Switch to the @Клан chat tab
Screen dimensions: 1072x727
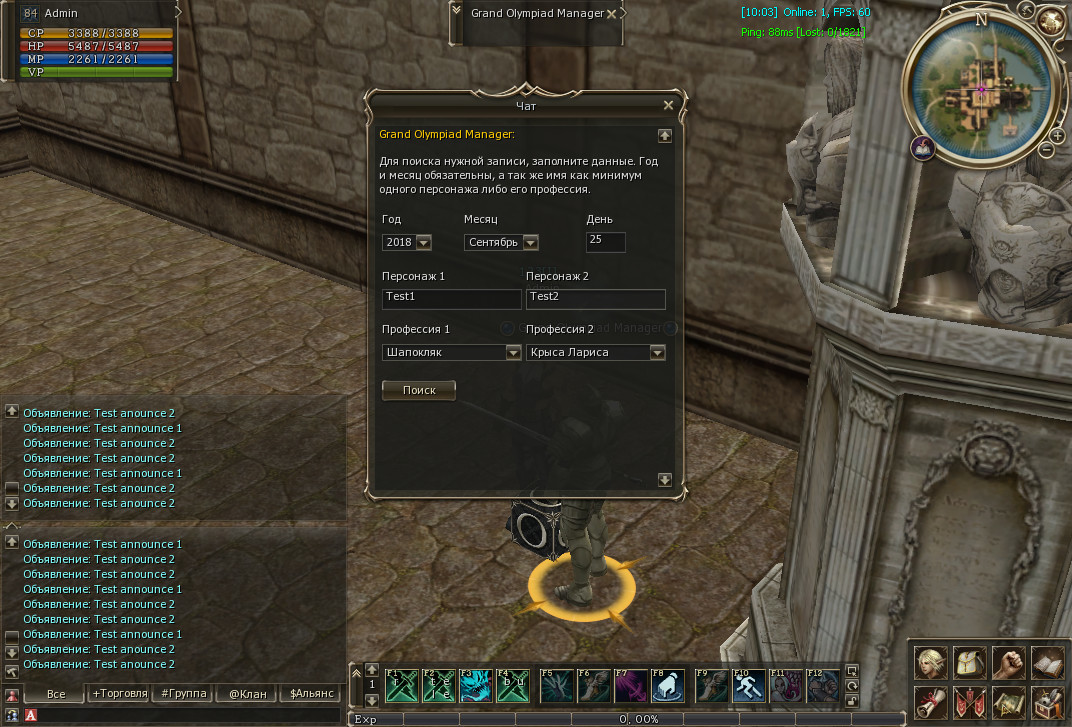[x=245, y=693]
